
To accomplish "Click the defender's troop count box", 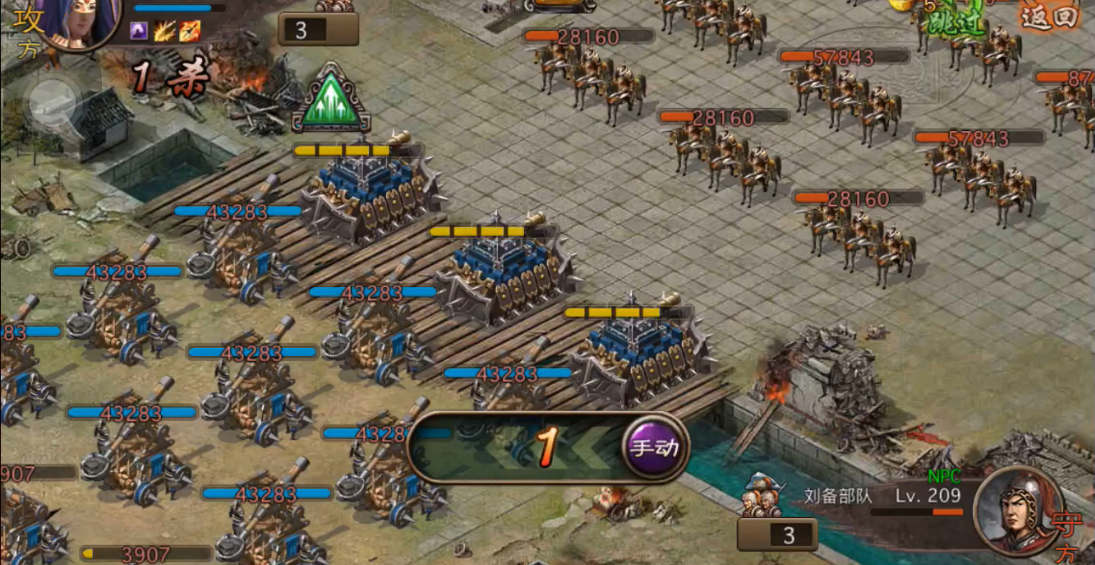I will 776,534.
